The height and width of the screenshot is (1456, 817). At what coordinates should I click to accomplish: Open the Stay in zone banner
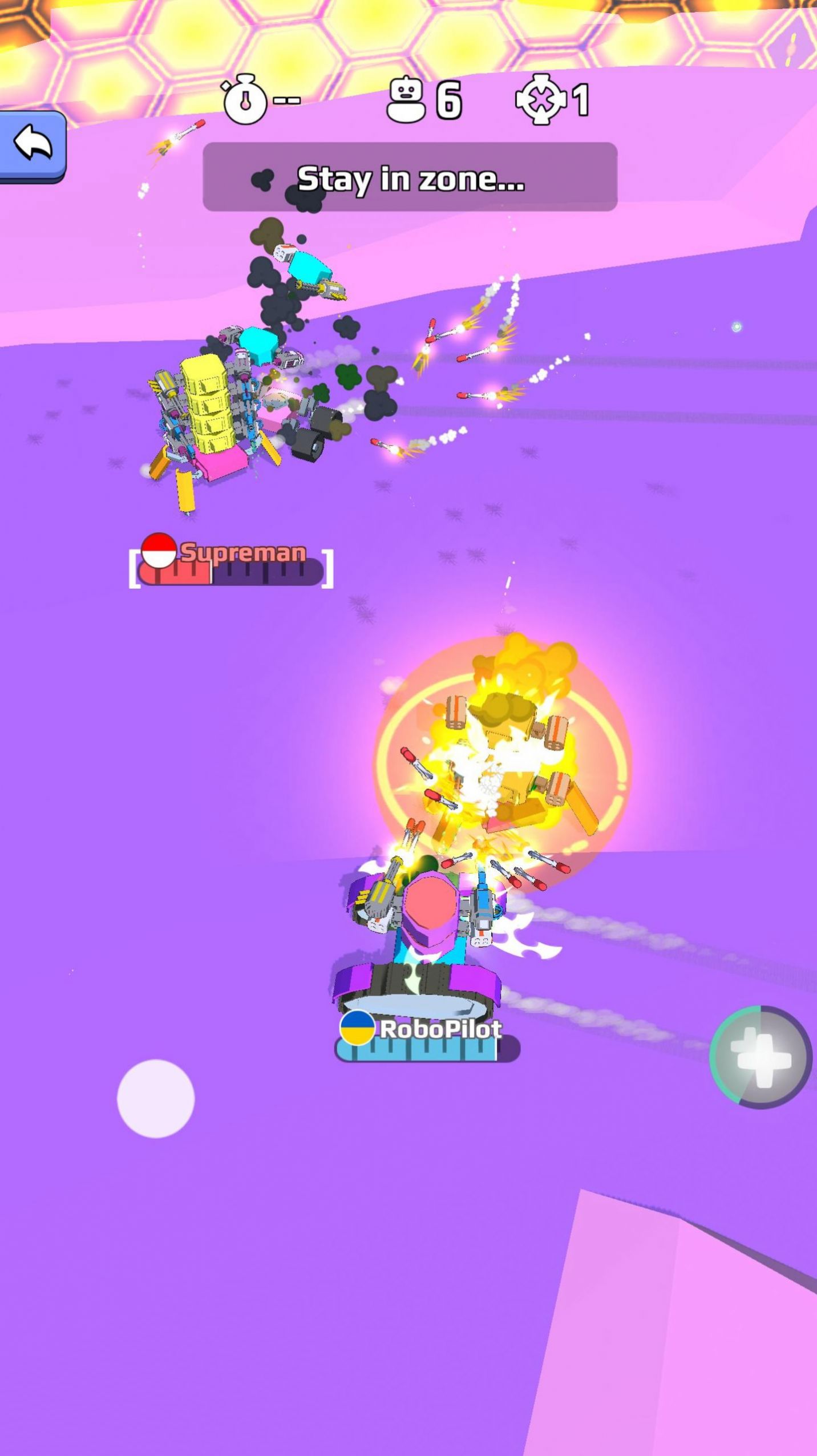tap(408, 177)
